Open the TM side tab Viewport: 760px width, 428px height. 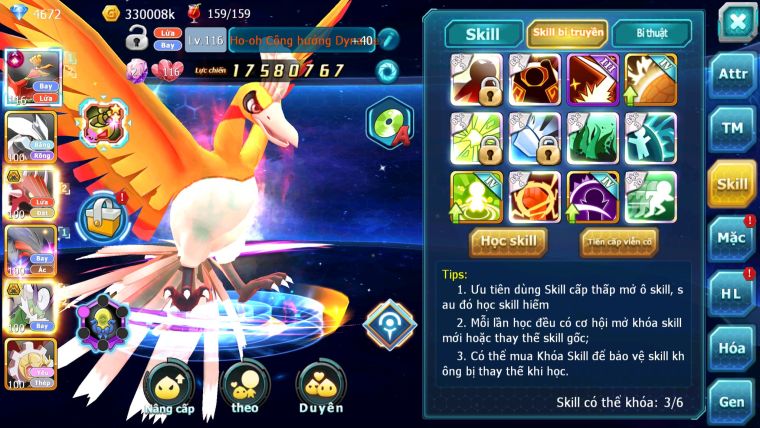pos(733,129)
